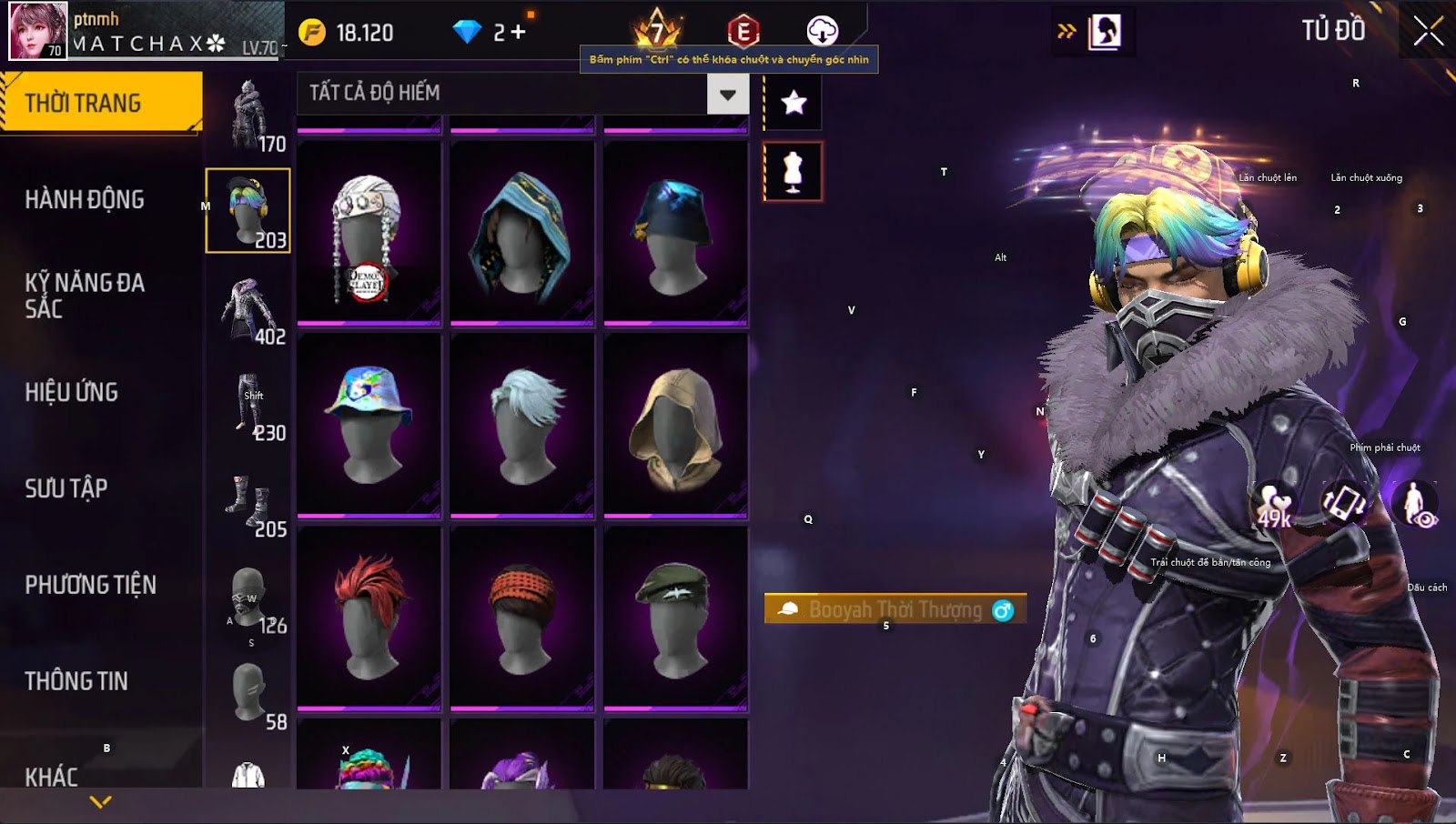Equip the rainbow bucket hat

point(369,425)
